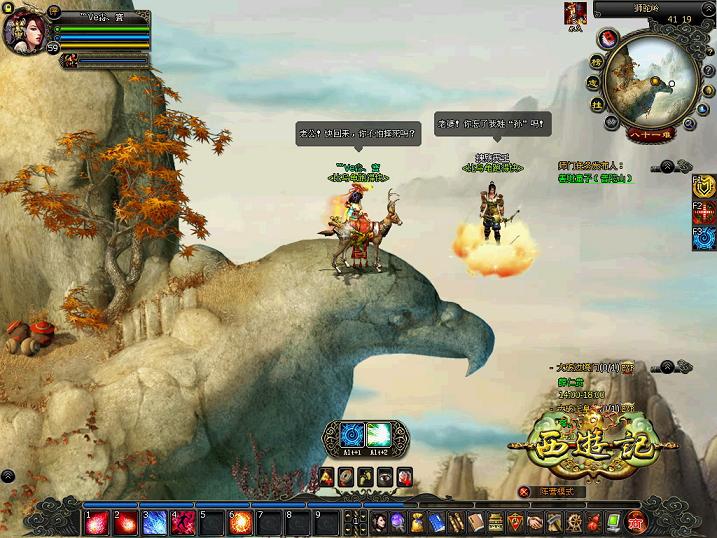Activate the F2 red icon
The image size is (717, 538).
coord(705,212)
